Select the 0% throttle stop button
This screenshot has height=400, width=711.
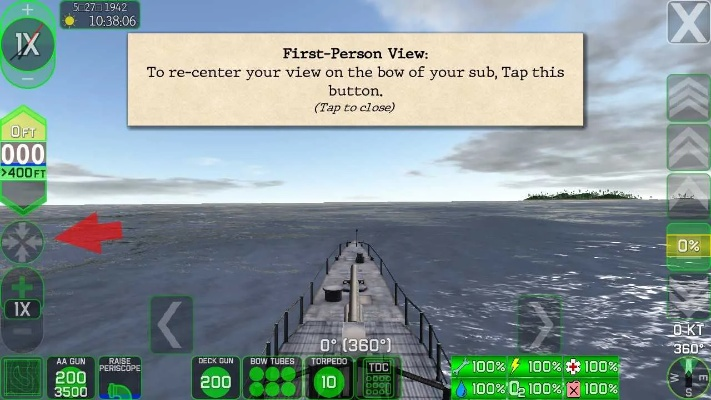(688, 246)
